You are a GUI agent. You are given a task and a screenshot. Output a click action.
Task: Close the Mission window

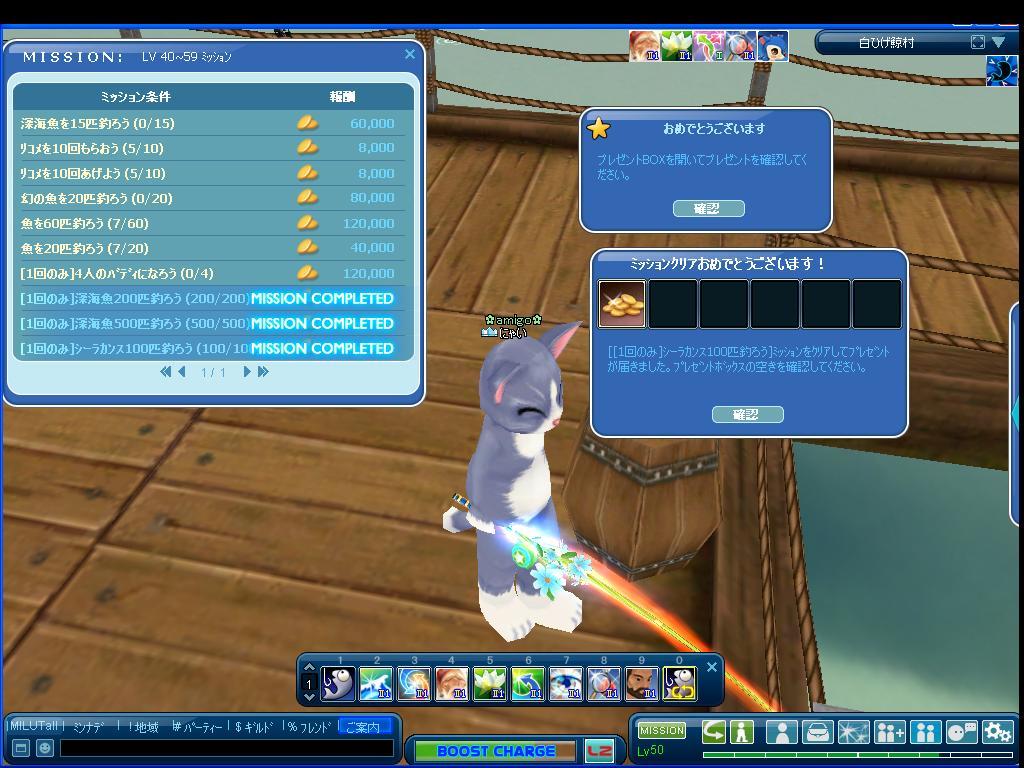pos(410,55)
